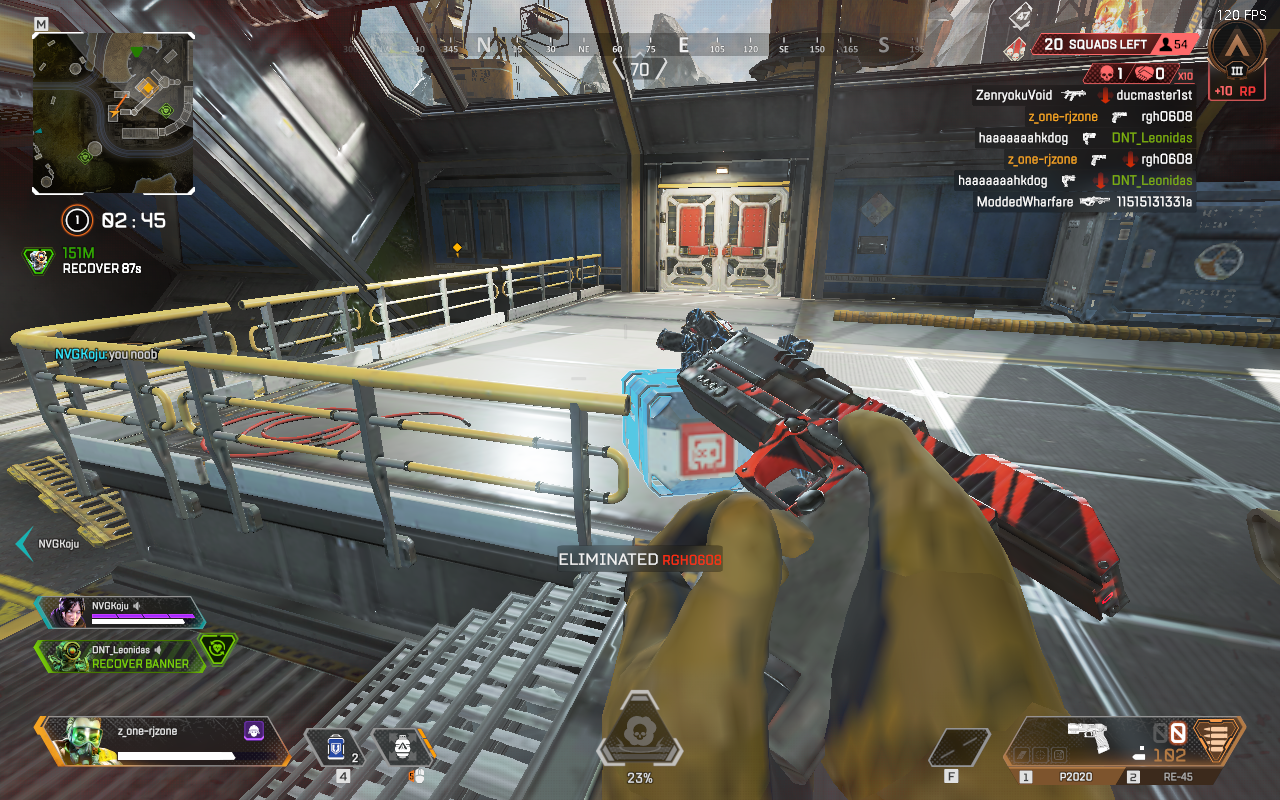Click the melee slash slot
Viewport: 1280px width, 800px height.
coord(960,748)
